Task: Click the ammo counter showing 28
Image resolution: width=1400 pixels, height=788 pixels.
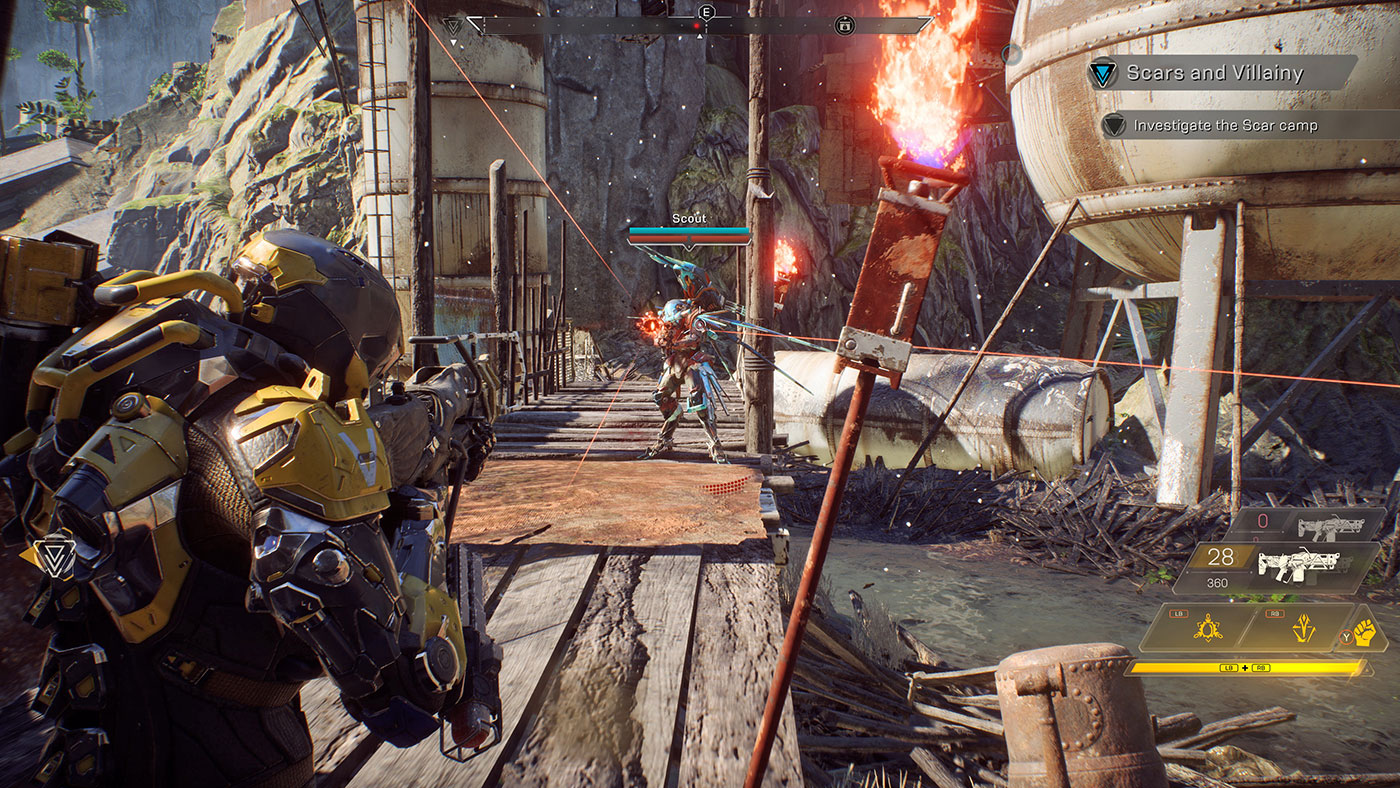Action: click(1218, 555)
